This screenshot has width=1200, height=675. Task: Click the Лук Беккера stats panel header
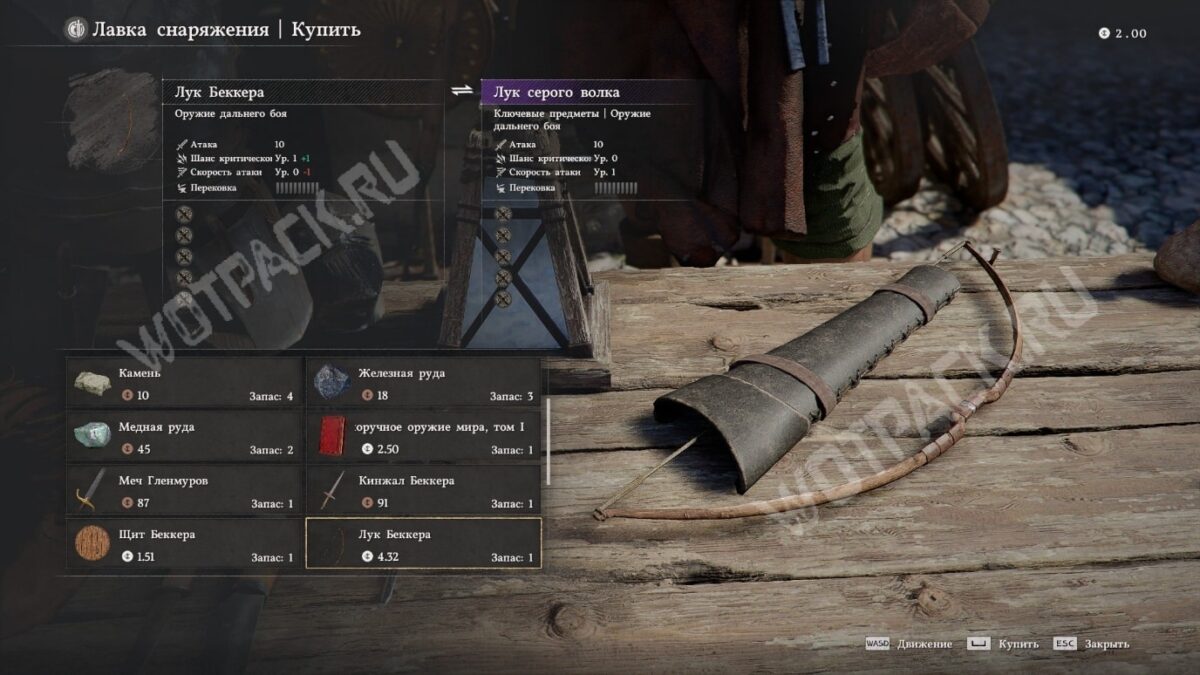302,93
